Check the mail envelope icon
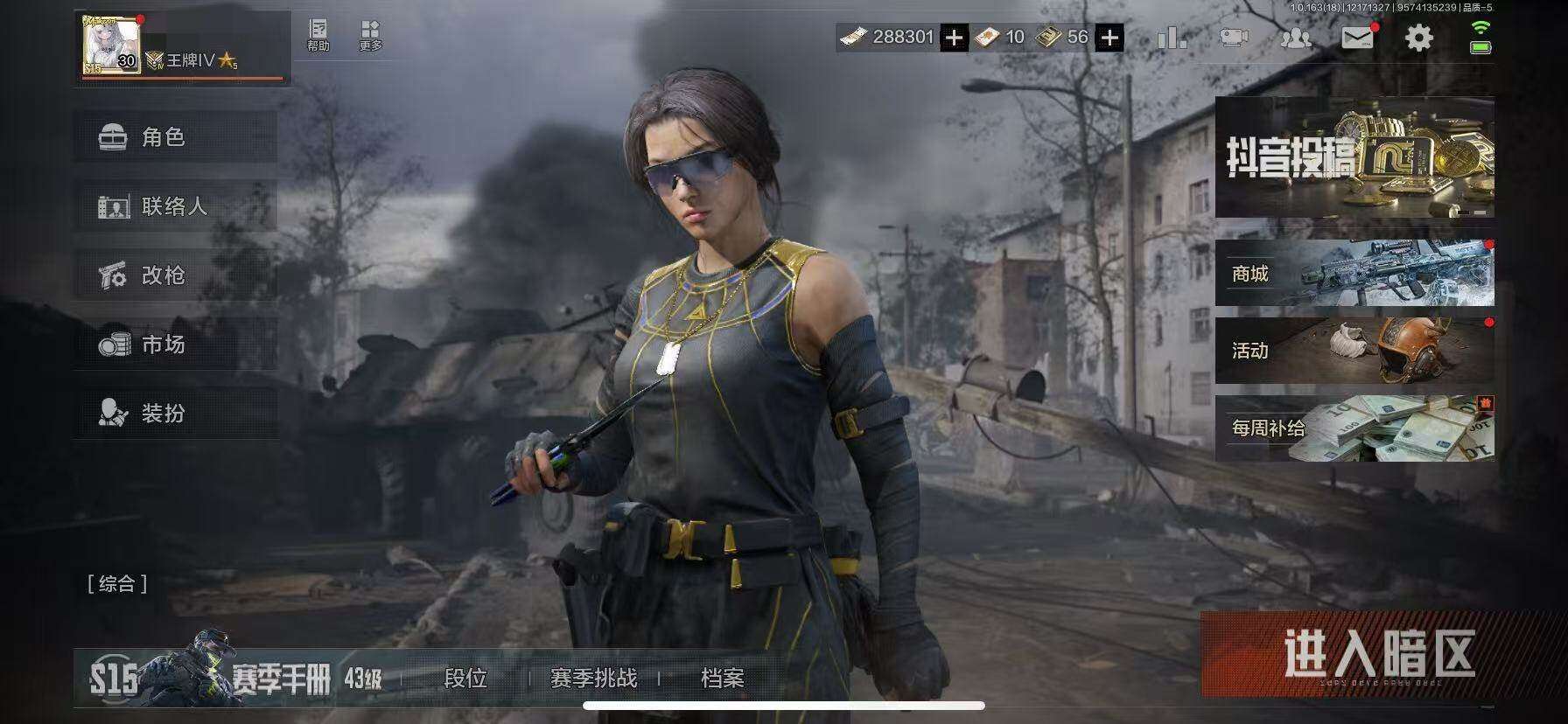This screenshot has width=1568, height=724. (x=1357, y=38)
